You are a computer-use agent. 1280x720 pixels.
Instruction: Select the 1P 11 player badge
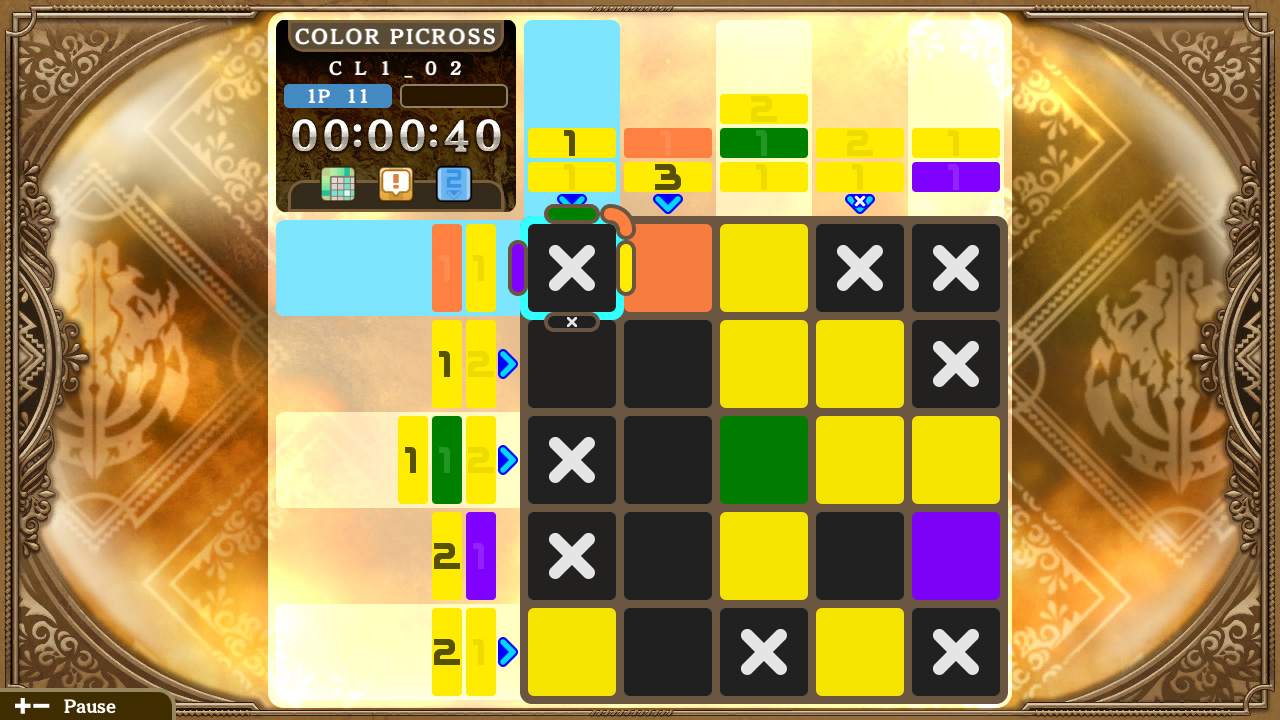click(338, 96)
